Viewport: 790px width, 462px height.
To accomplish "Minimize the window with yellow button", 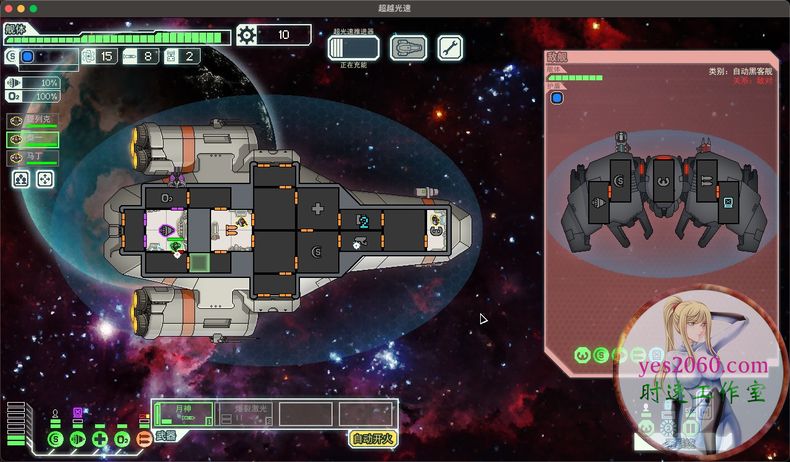I will (x=20, y=8).
